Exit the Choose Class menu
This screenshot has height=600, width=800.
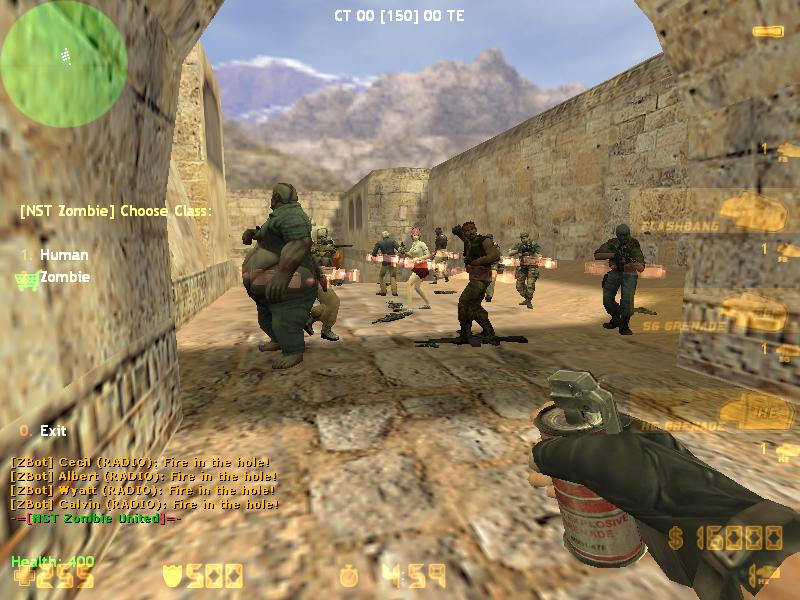[53, 431]
